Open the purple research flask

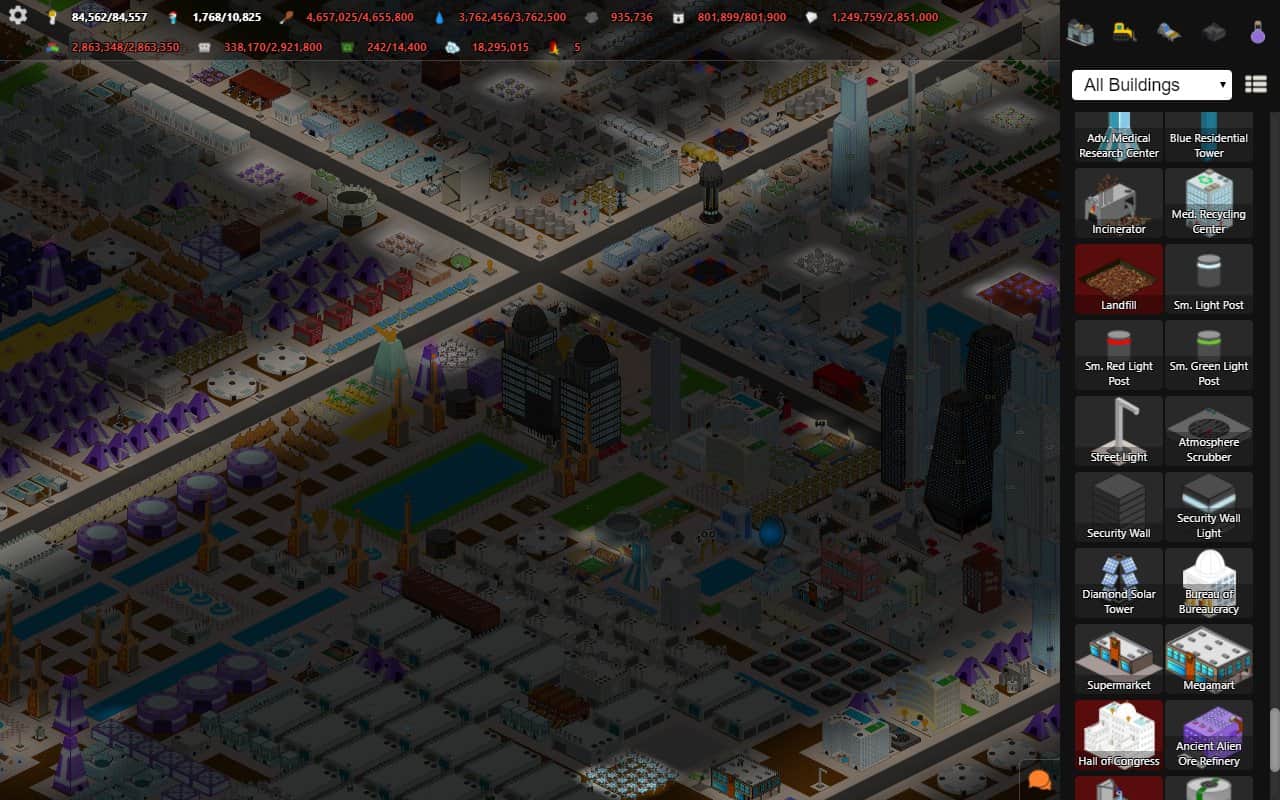1257,32
